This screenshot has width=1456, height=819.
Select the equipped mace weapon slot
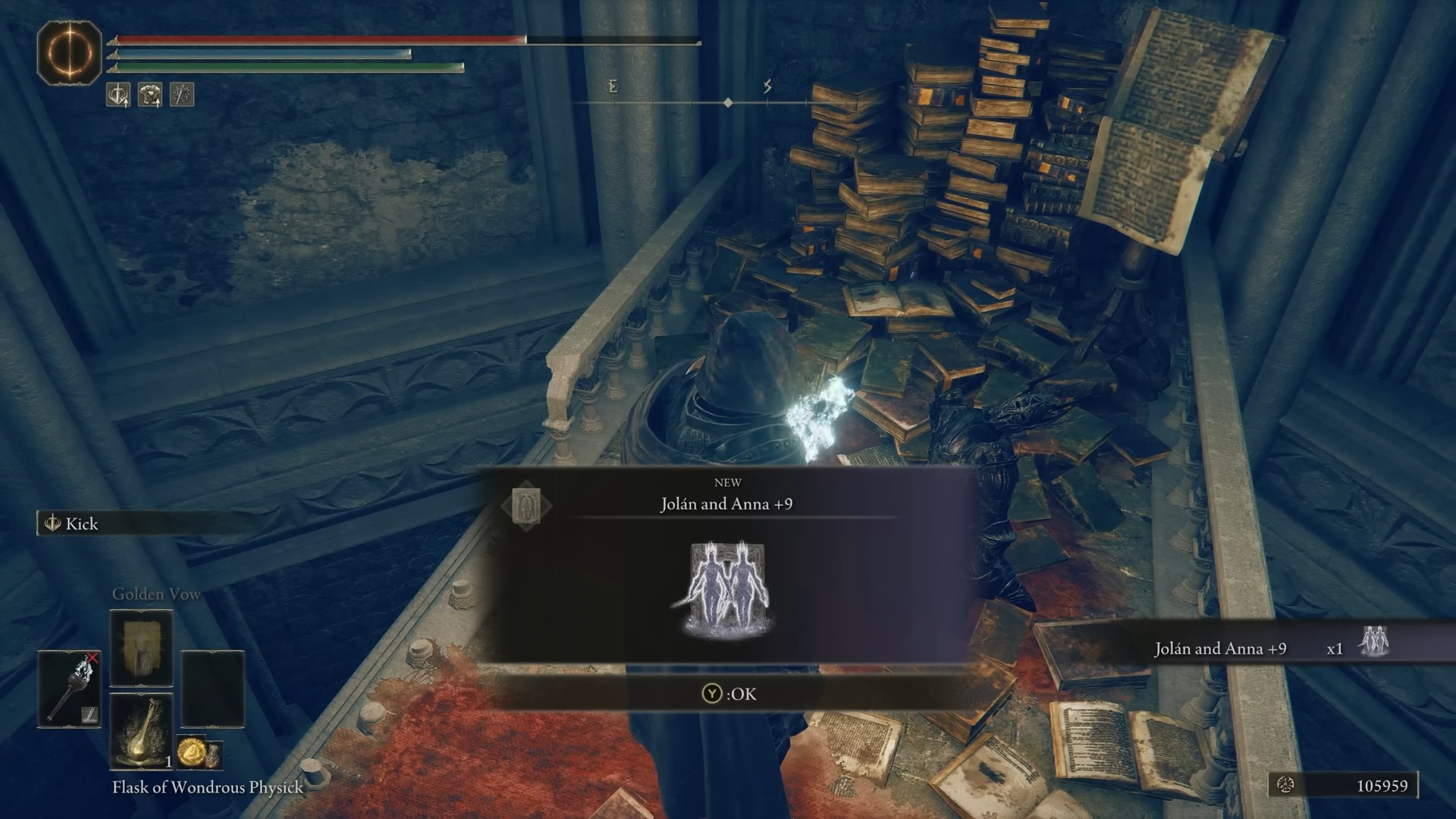70,688
